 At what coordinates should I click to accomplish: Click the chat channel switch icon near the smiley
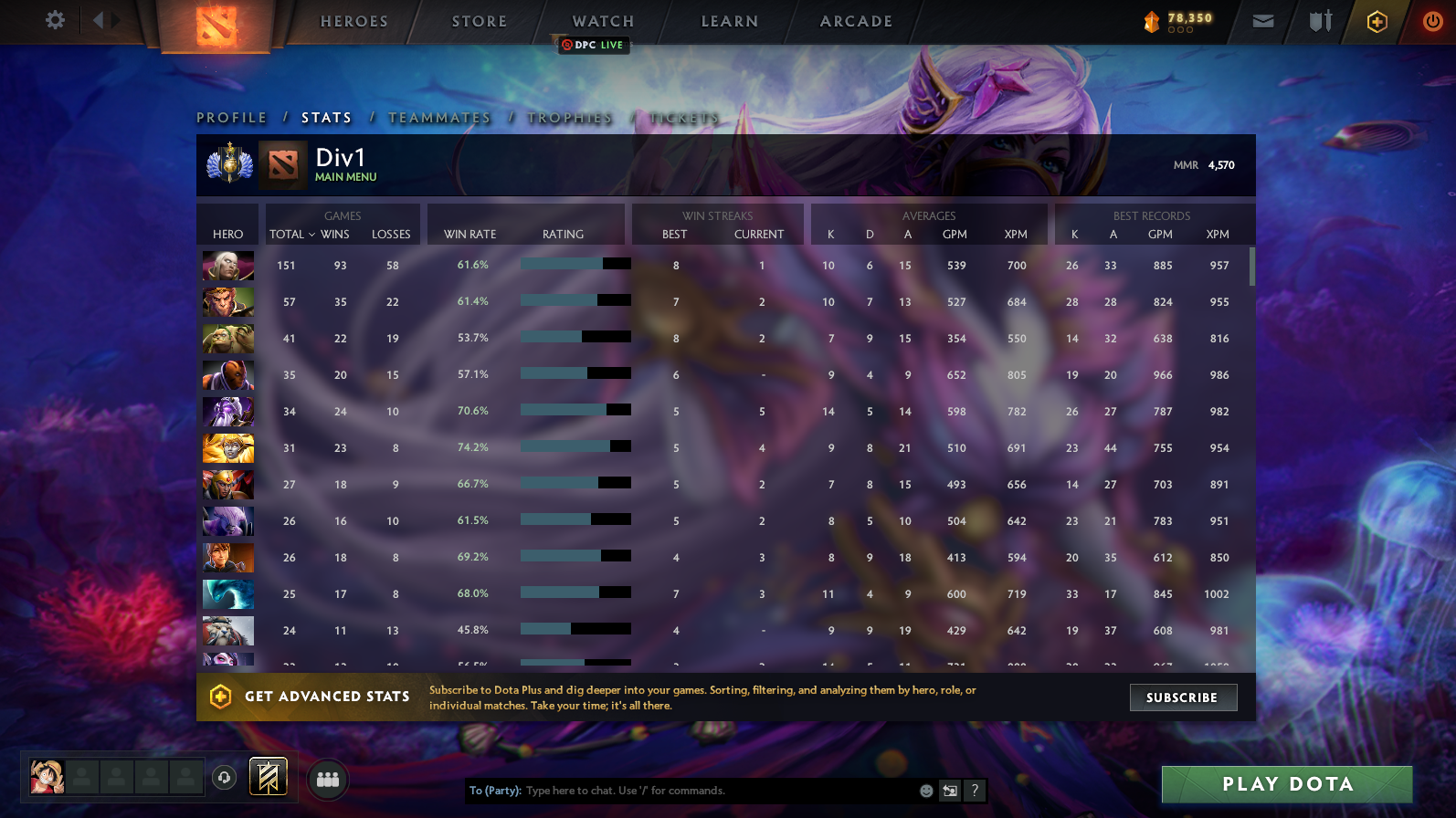pos(948,791)
